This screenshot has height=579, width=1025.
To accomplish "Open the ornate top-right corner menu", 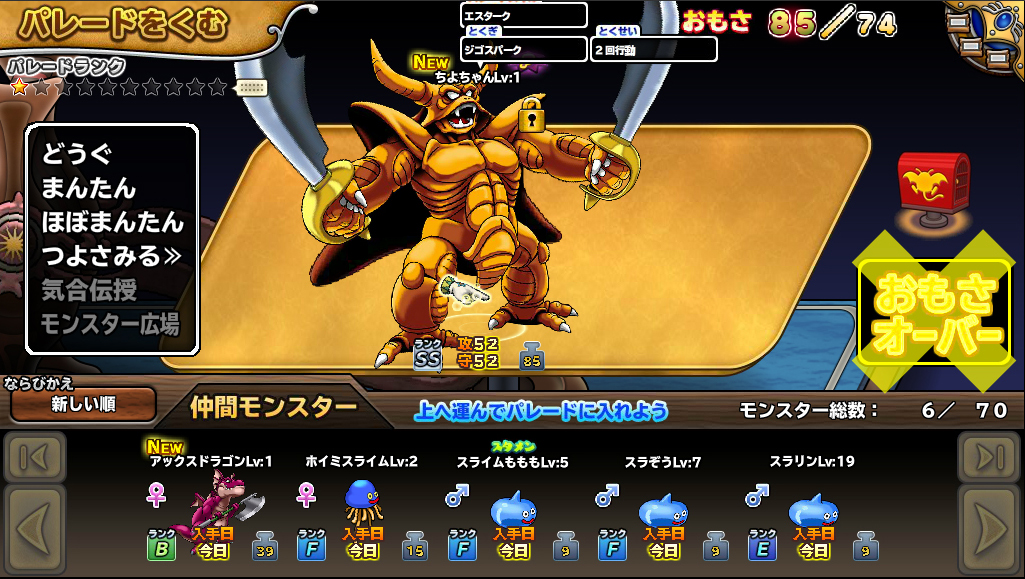I will [x=983, y=38].
